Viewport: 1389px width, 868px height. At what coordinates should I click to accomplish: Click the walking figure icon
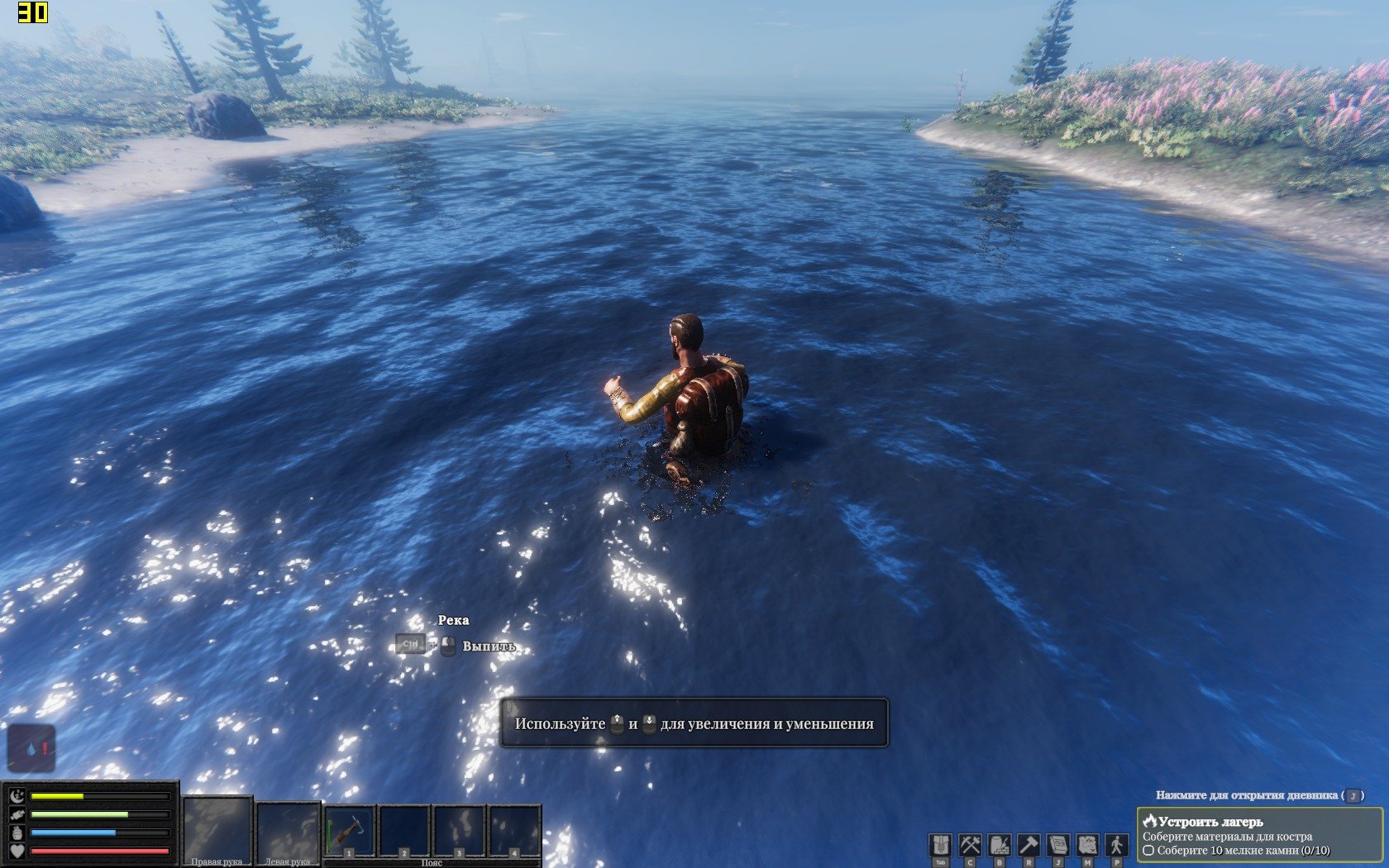1117,845
